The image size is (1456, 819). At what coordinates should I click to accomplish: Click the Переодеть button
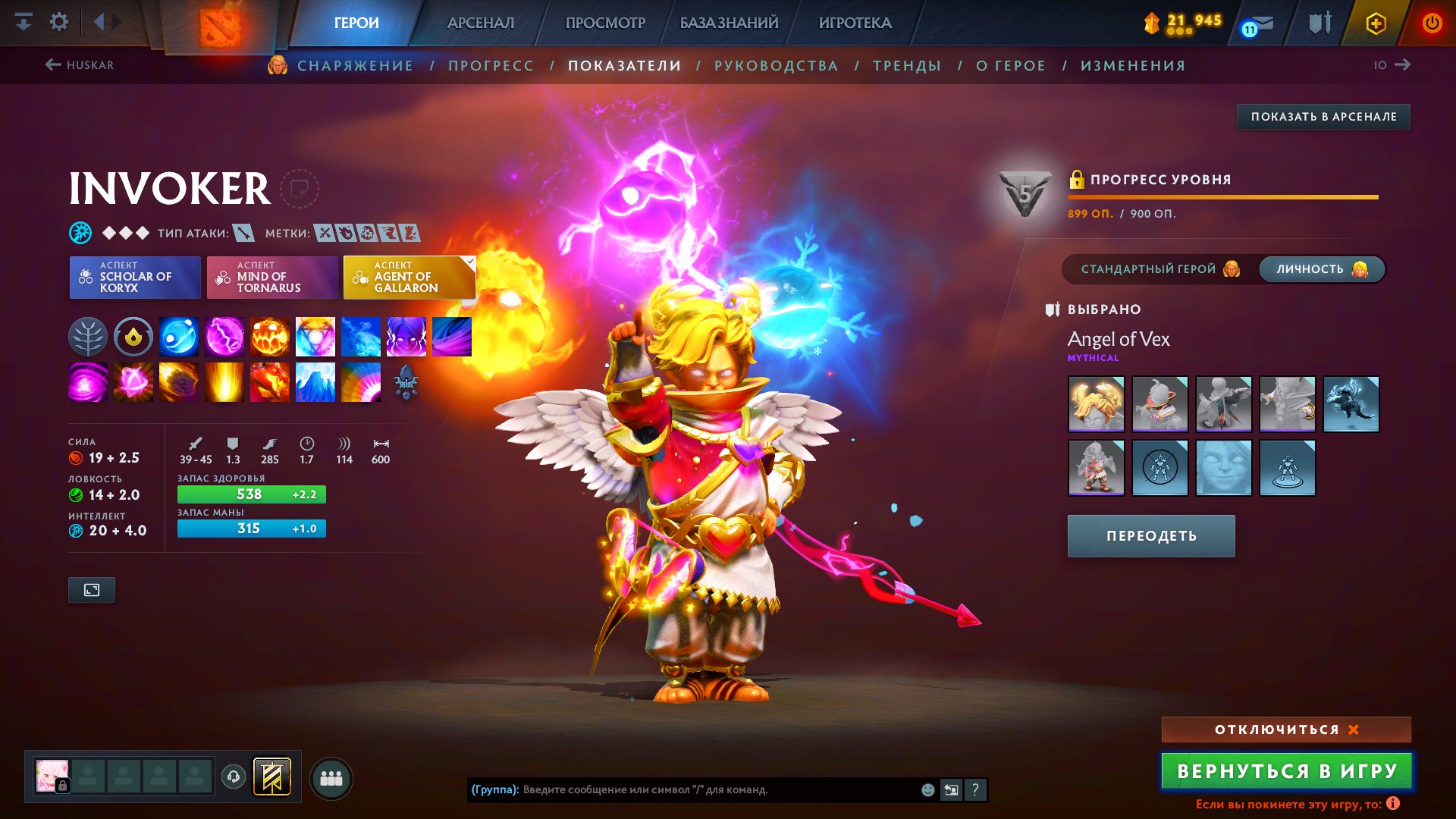[1150, 535]
